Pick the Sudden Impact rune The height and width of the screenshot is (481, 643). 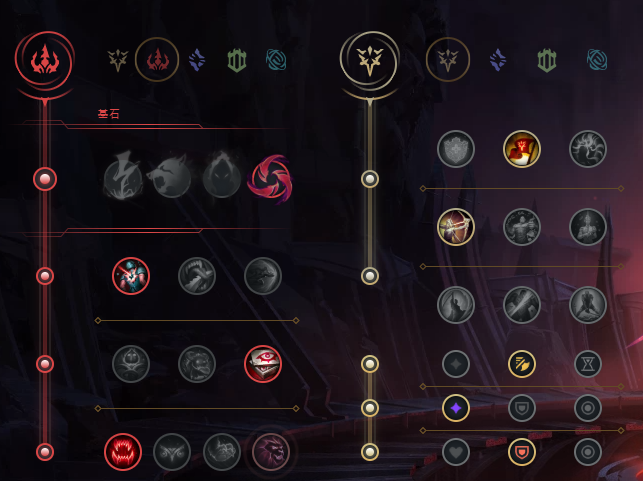tap(263, 275)
